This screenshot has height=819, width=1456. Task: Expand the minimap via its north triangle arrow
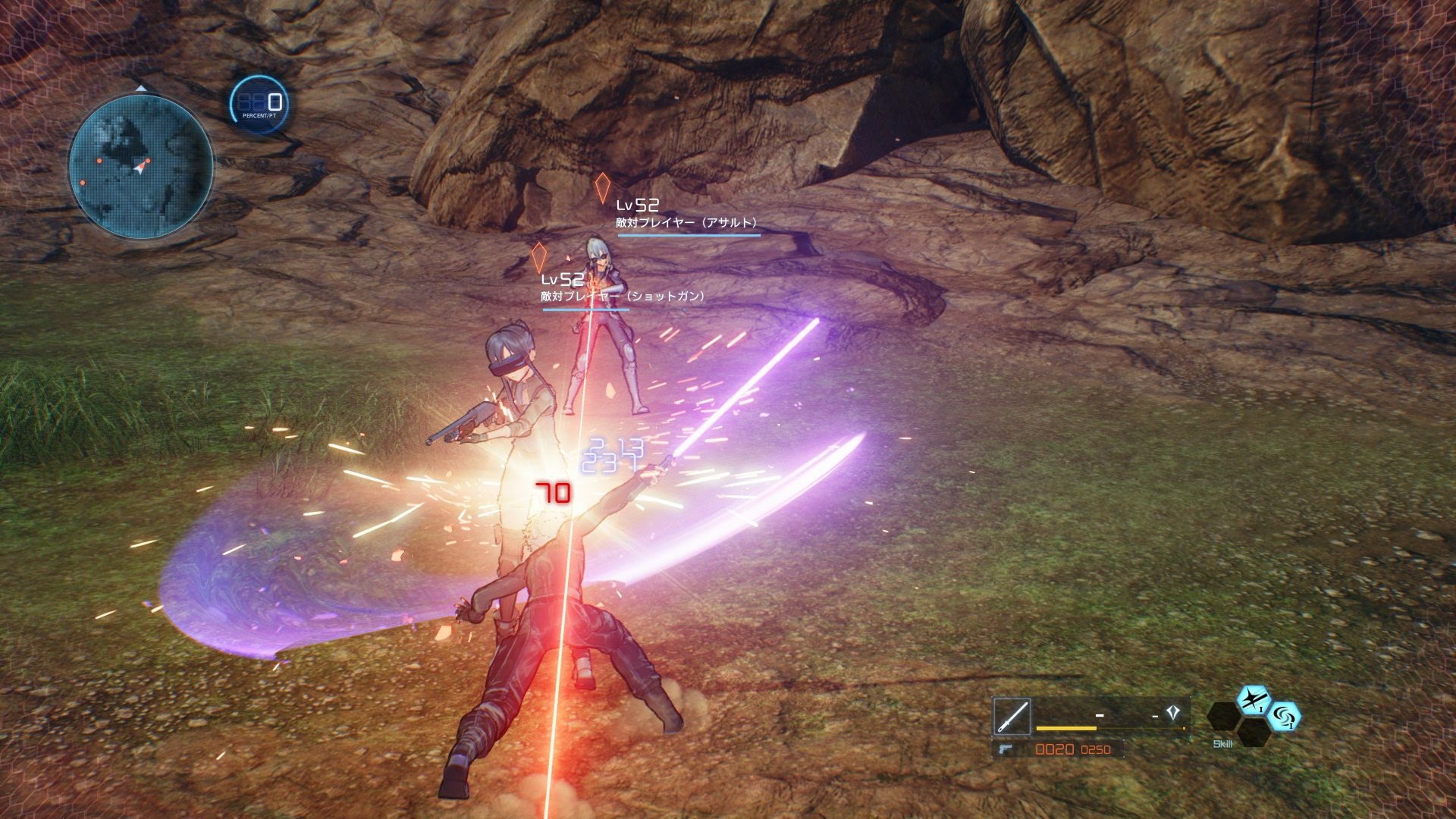(x=140, y=88)
